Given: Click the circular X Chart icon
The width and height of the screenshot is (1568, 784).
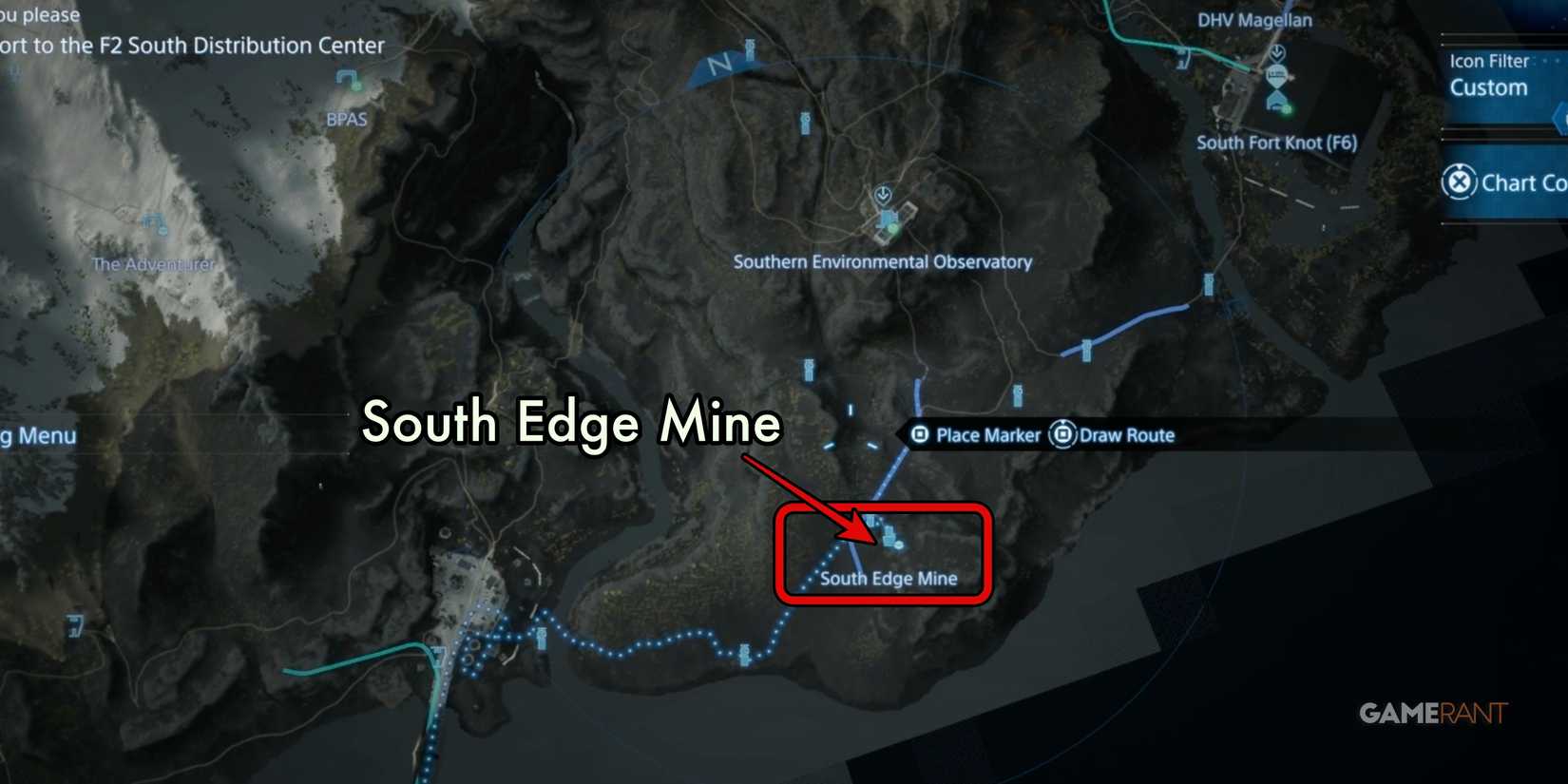Looking at the screenshot, I should point(1461,182).
